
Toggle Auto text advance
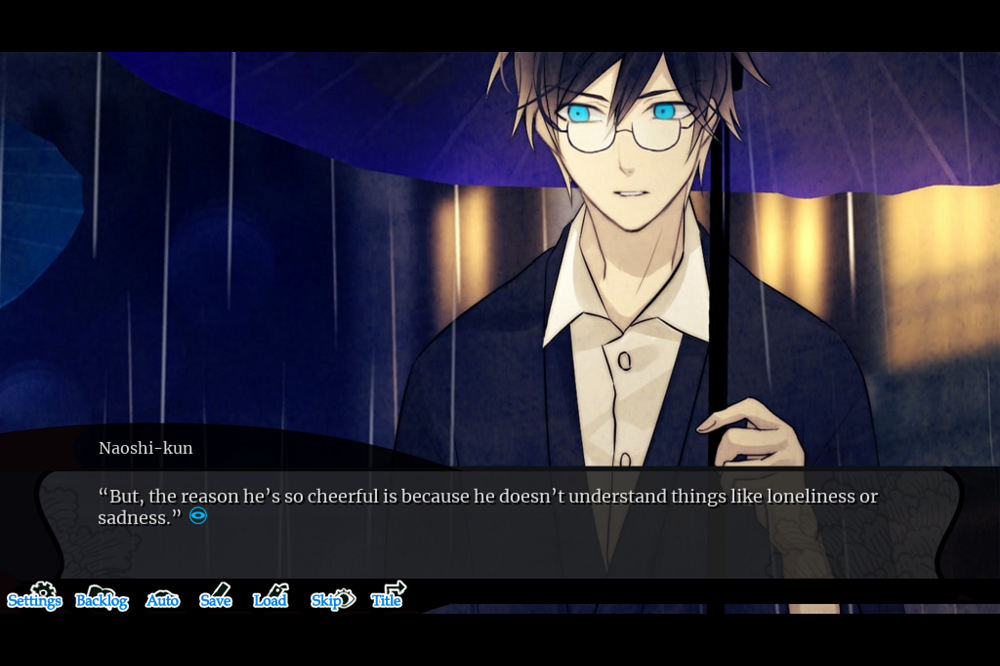[x=163, y=598]
